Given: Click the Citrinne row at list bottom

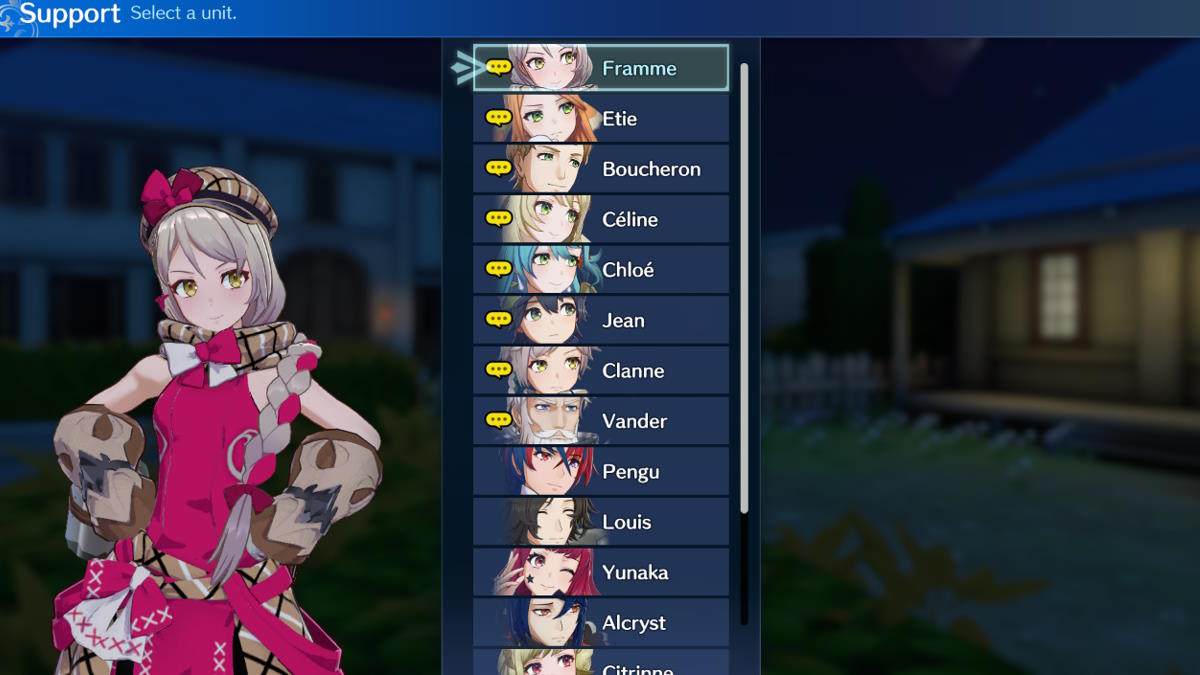Looking at the screenshot, I should point(601,663).
